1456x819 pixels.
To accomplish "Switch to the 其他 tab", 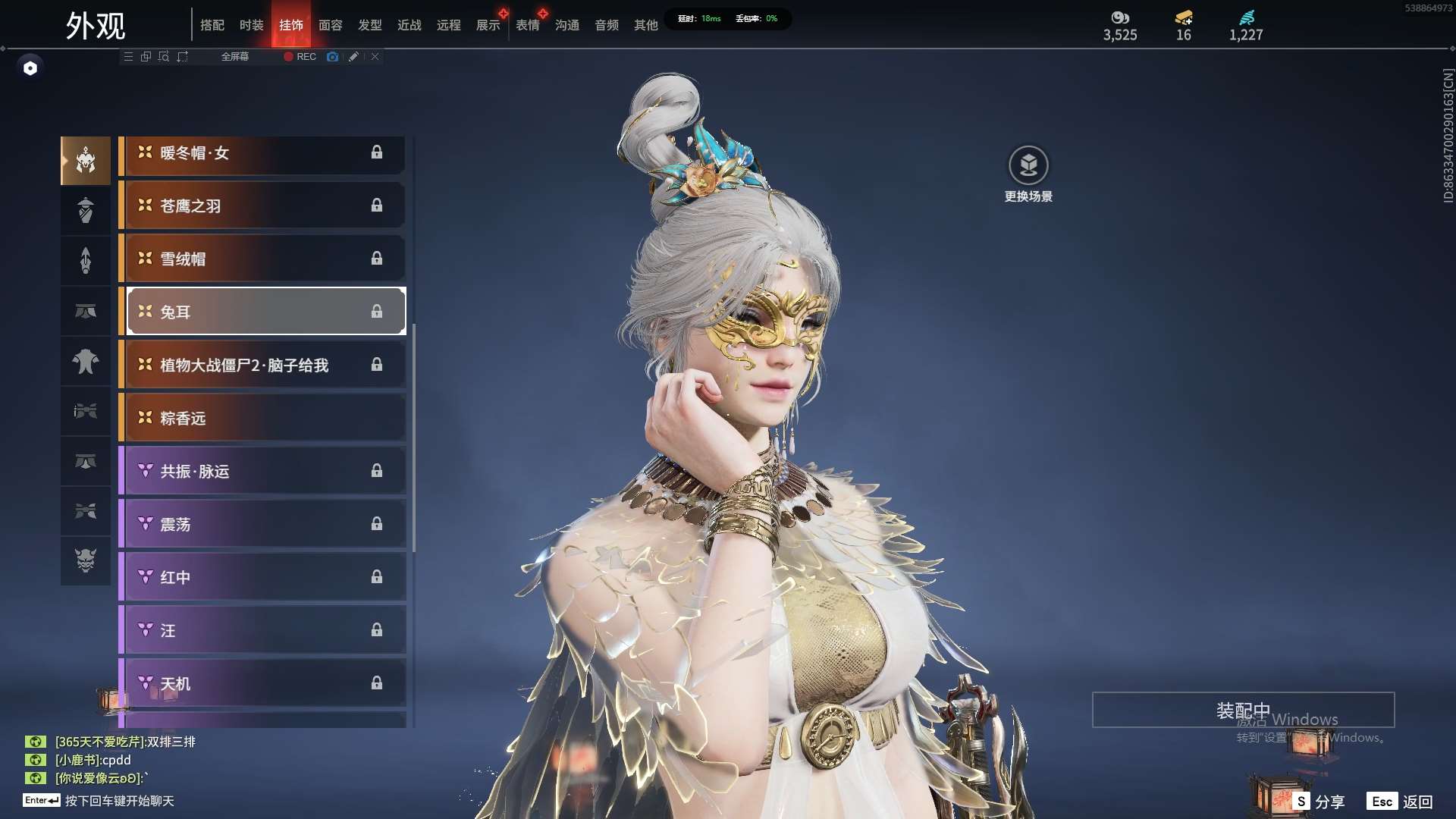I will tap(645, 25).
